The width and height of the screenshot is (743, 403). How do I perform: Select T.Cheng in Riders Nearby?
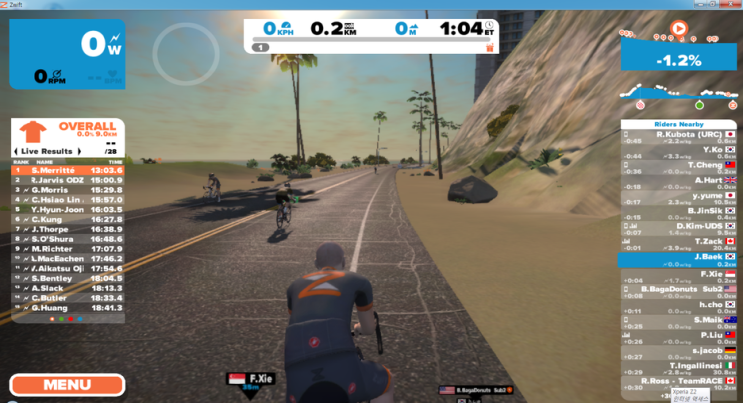[678, 165]
